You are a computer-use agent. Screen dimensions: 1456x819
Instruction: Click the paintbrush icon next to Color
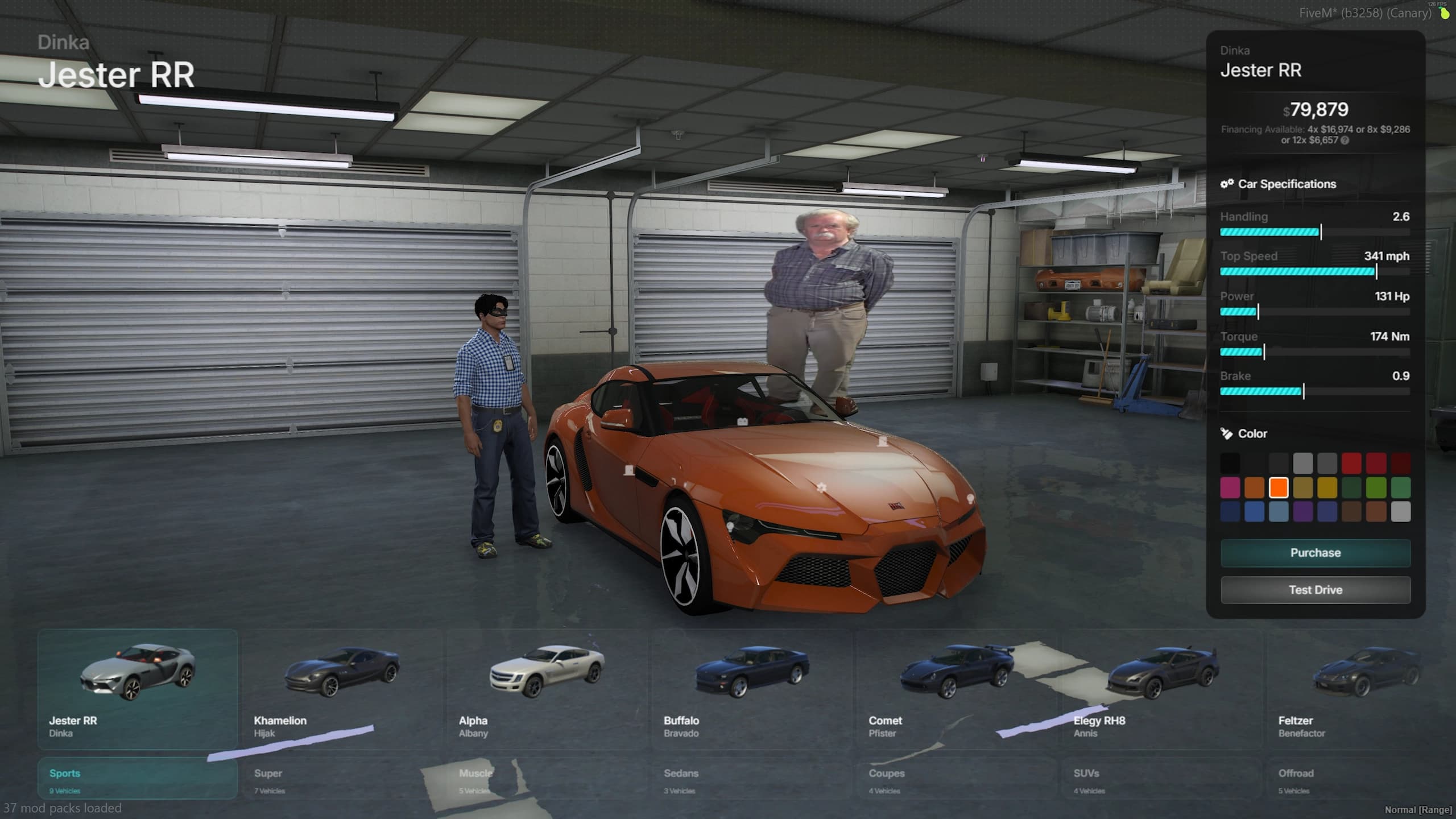1226,433
